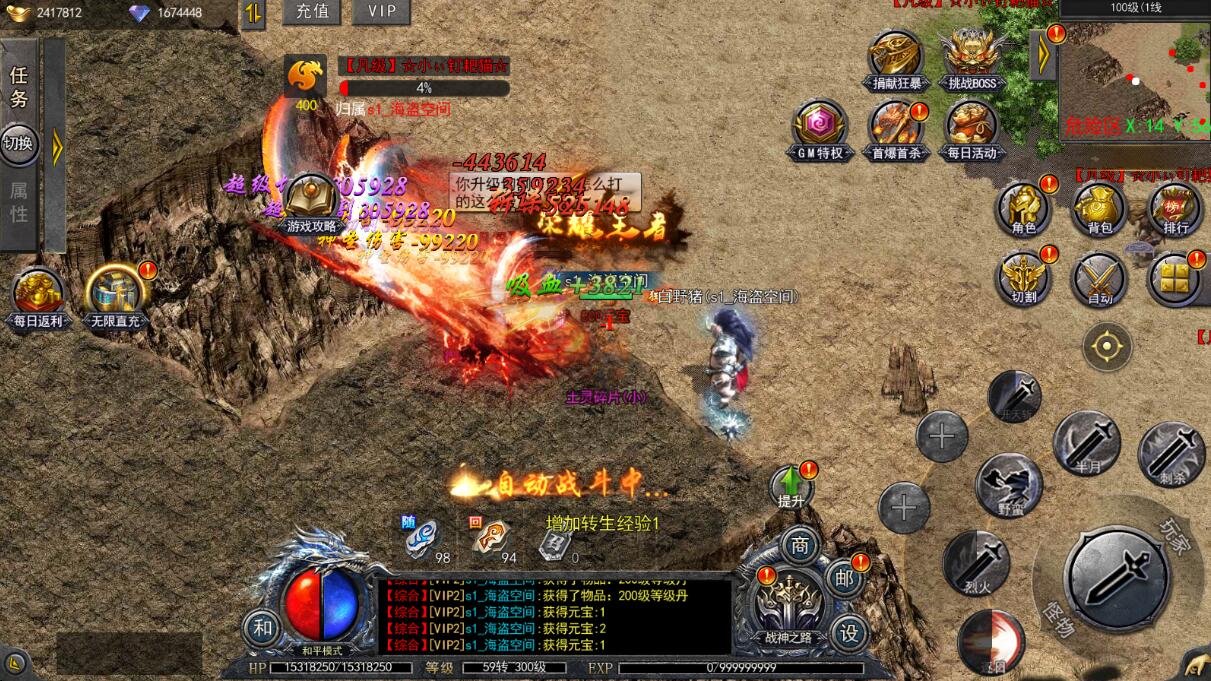1211x681 pixels.
Task: Open the 背包 bag
Action: (1099, 207)
